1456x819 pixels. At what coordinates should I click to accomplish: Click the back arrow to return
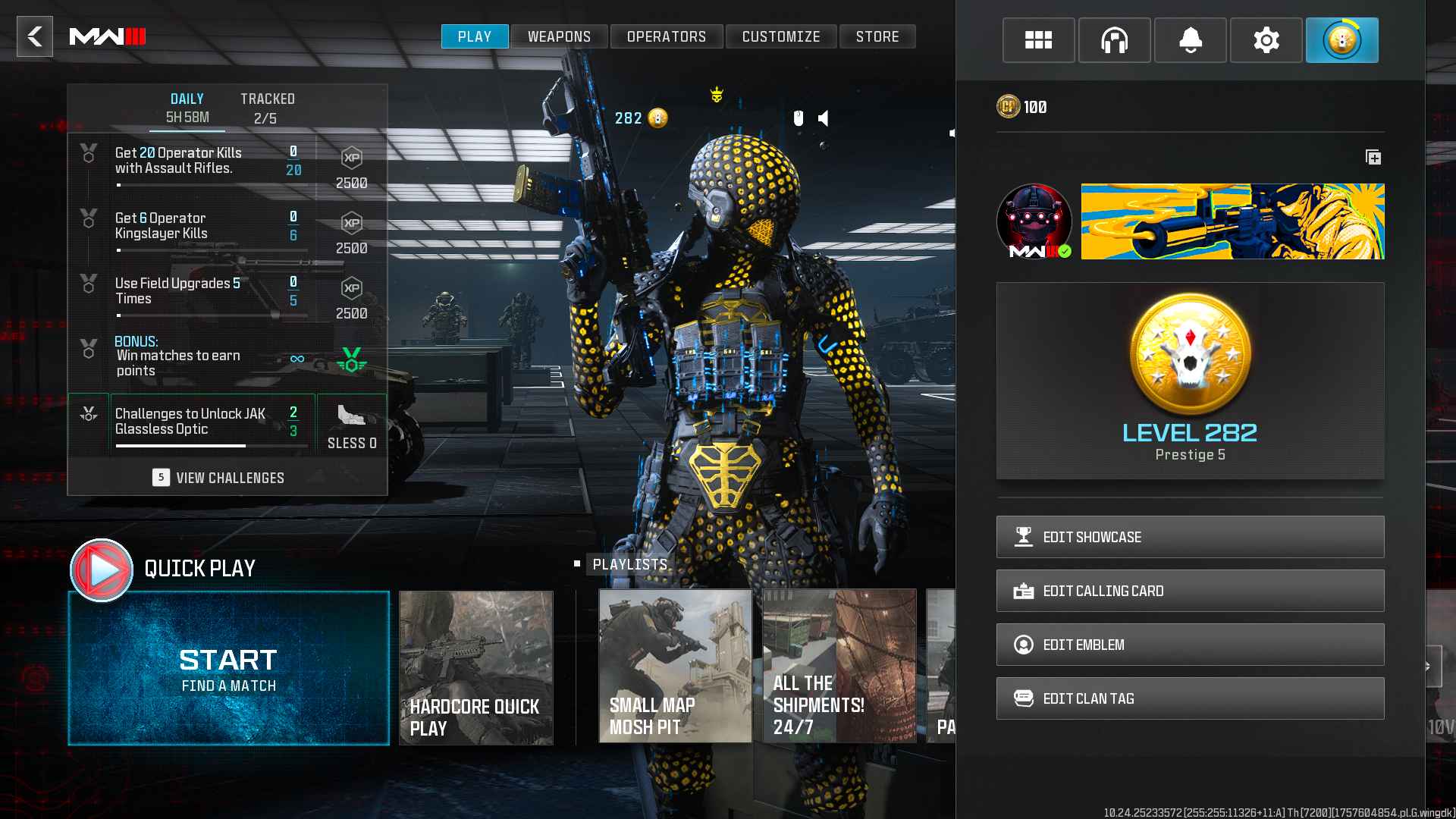[34, 37]
